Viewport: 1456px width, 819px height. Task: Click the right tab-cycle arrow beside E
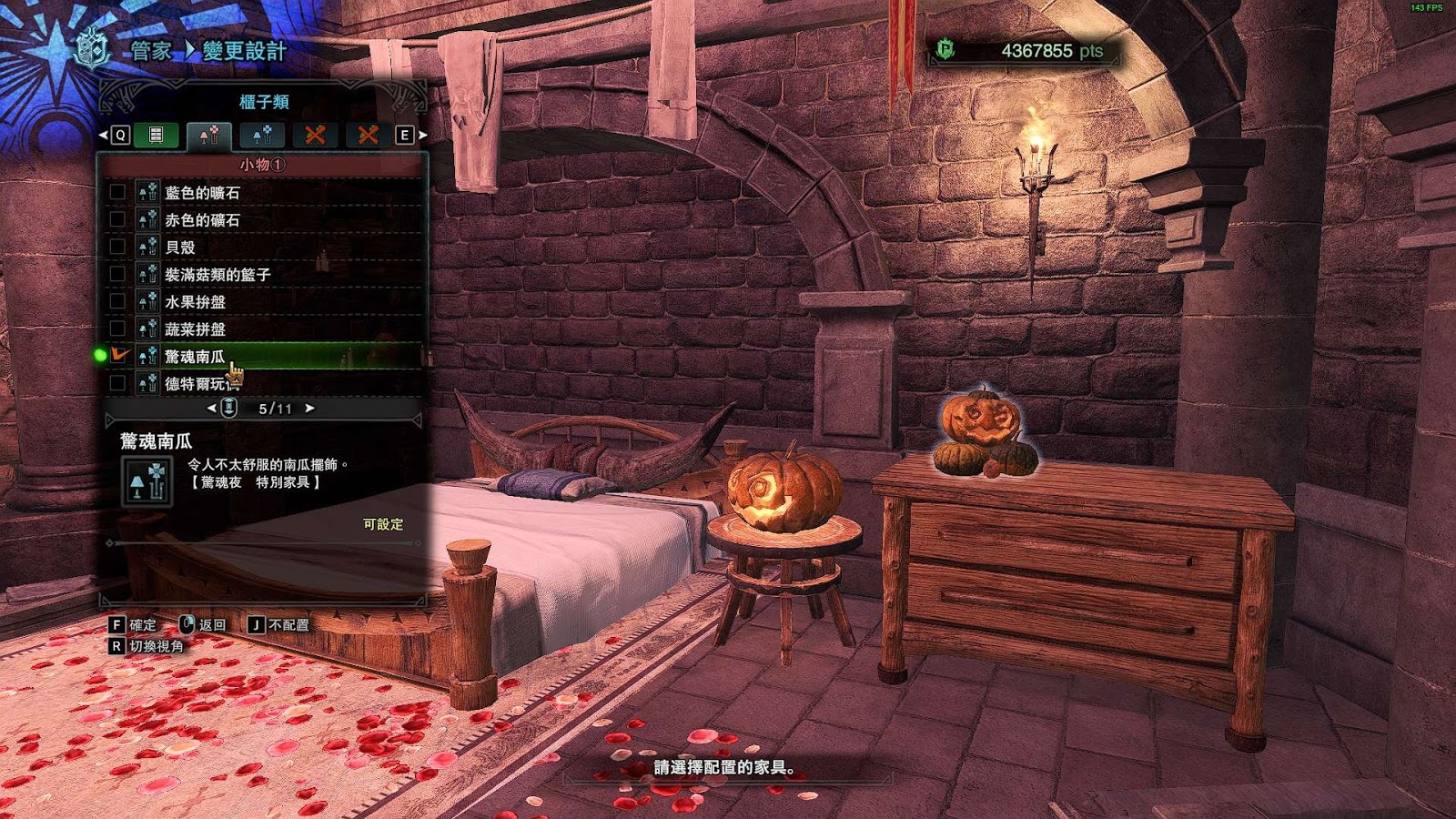[x=423, y=136]
